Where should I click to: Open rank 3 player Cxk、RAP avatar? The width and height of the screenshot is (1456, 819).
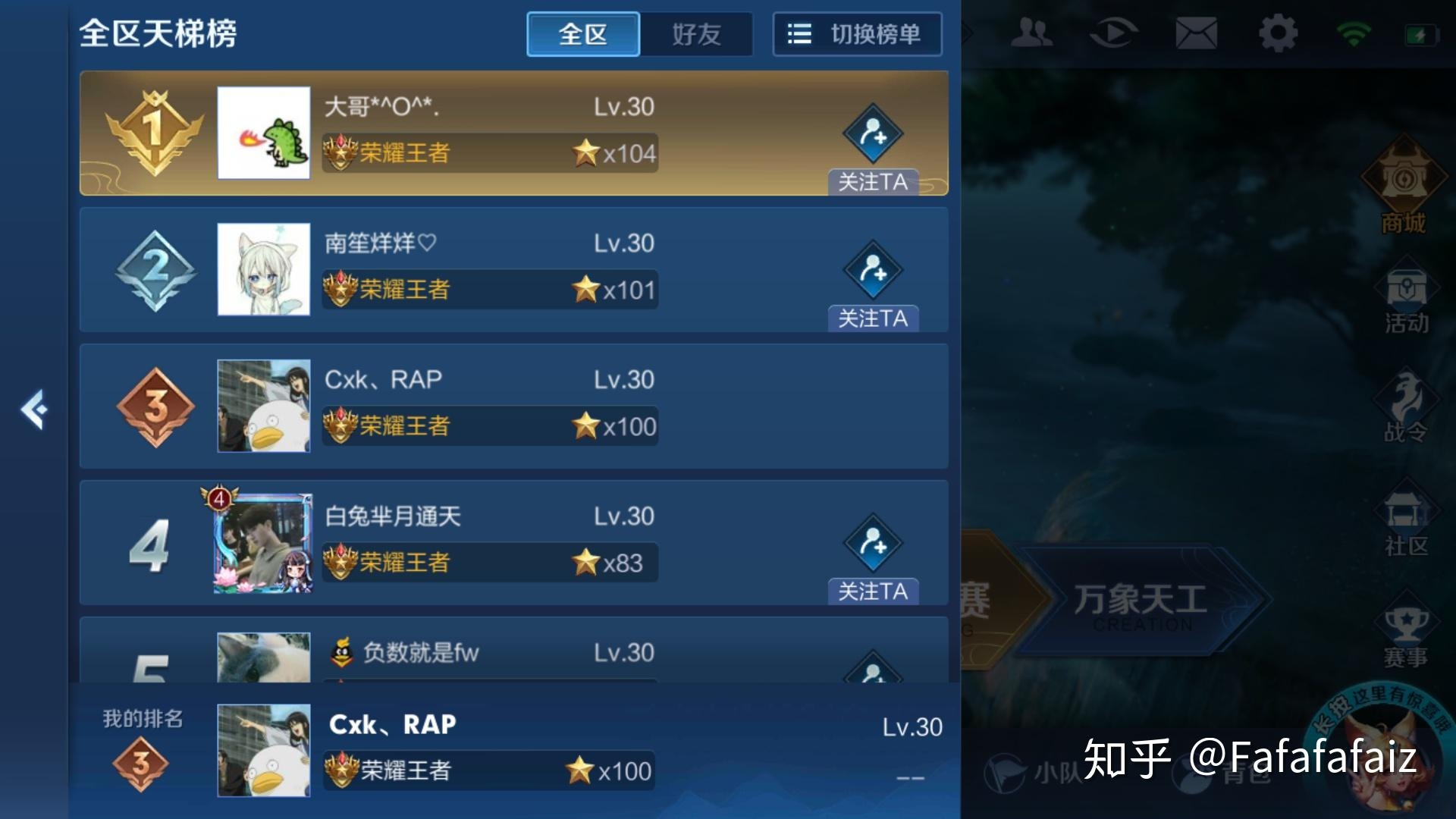click(264, 406)
